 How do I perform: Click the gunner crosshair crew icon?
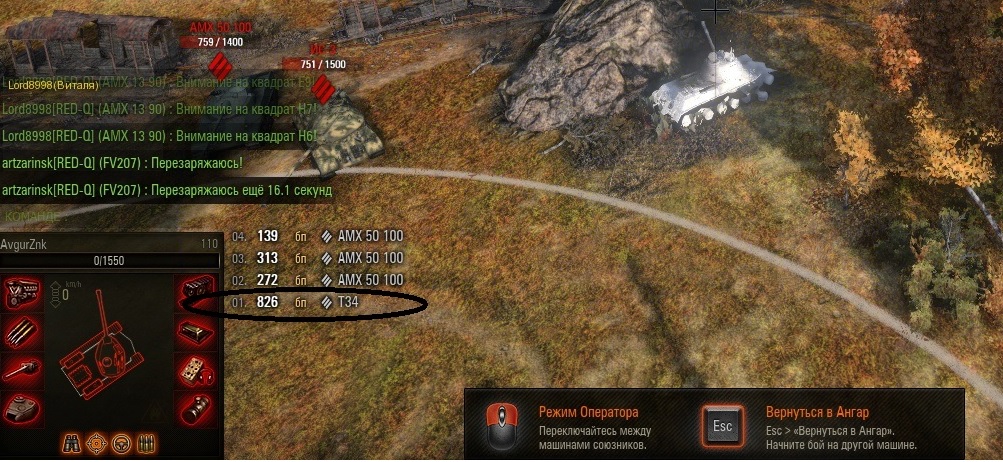(98, 441)
